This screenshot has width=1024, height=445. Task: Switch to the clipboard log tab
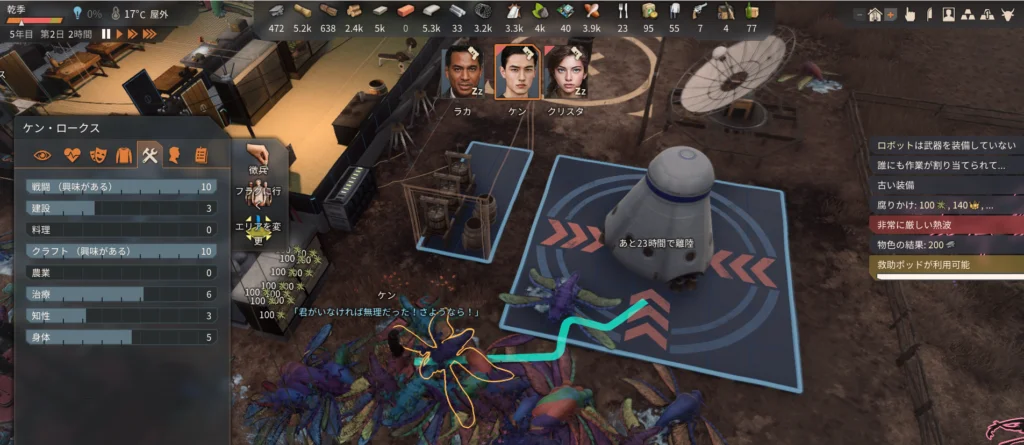201,155
